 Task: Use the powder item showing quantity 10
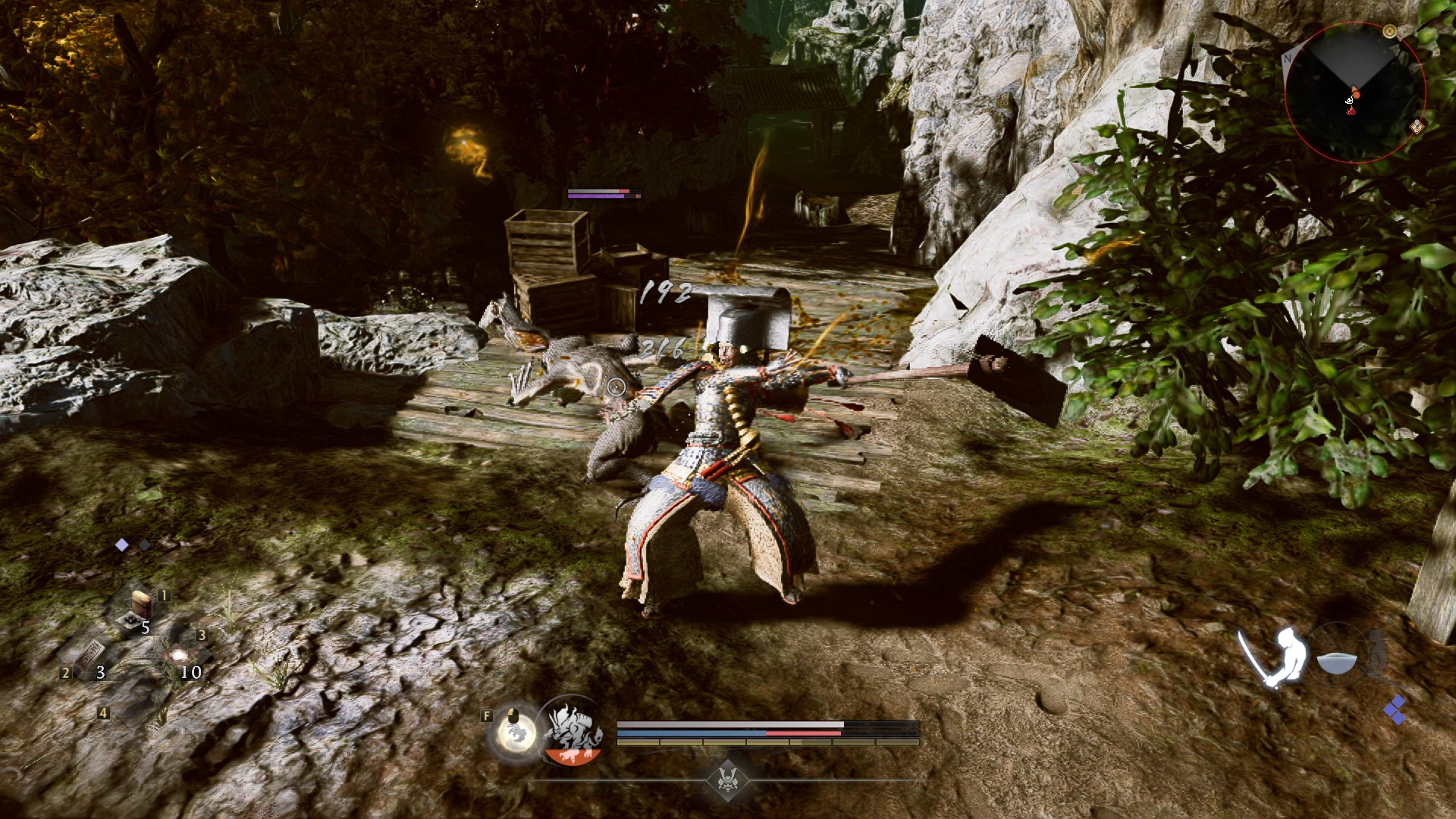coord(180,654)
